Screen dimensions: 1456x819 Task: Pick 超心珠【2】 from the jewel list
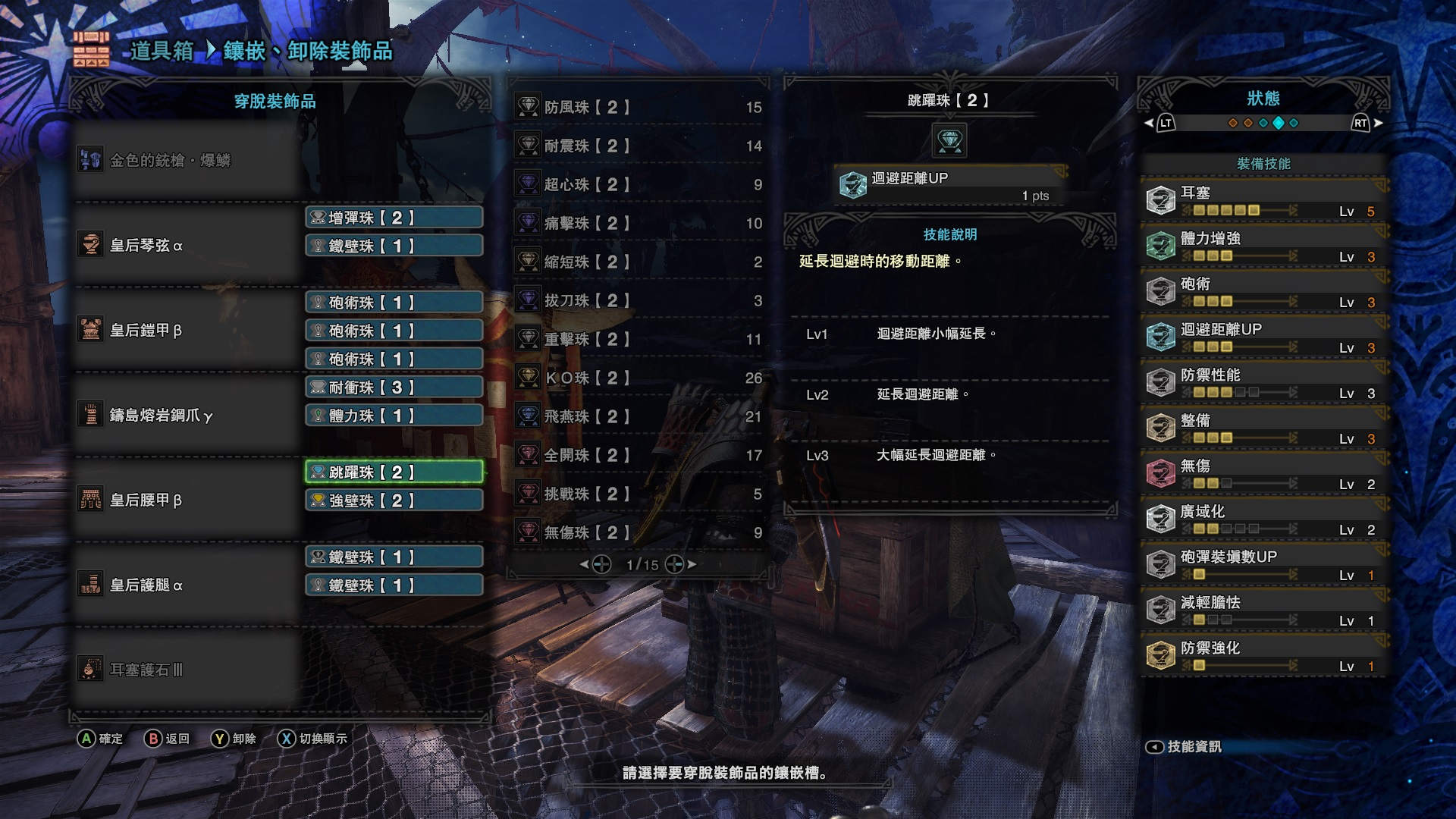click(639, 185)
